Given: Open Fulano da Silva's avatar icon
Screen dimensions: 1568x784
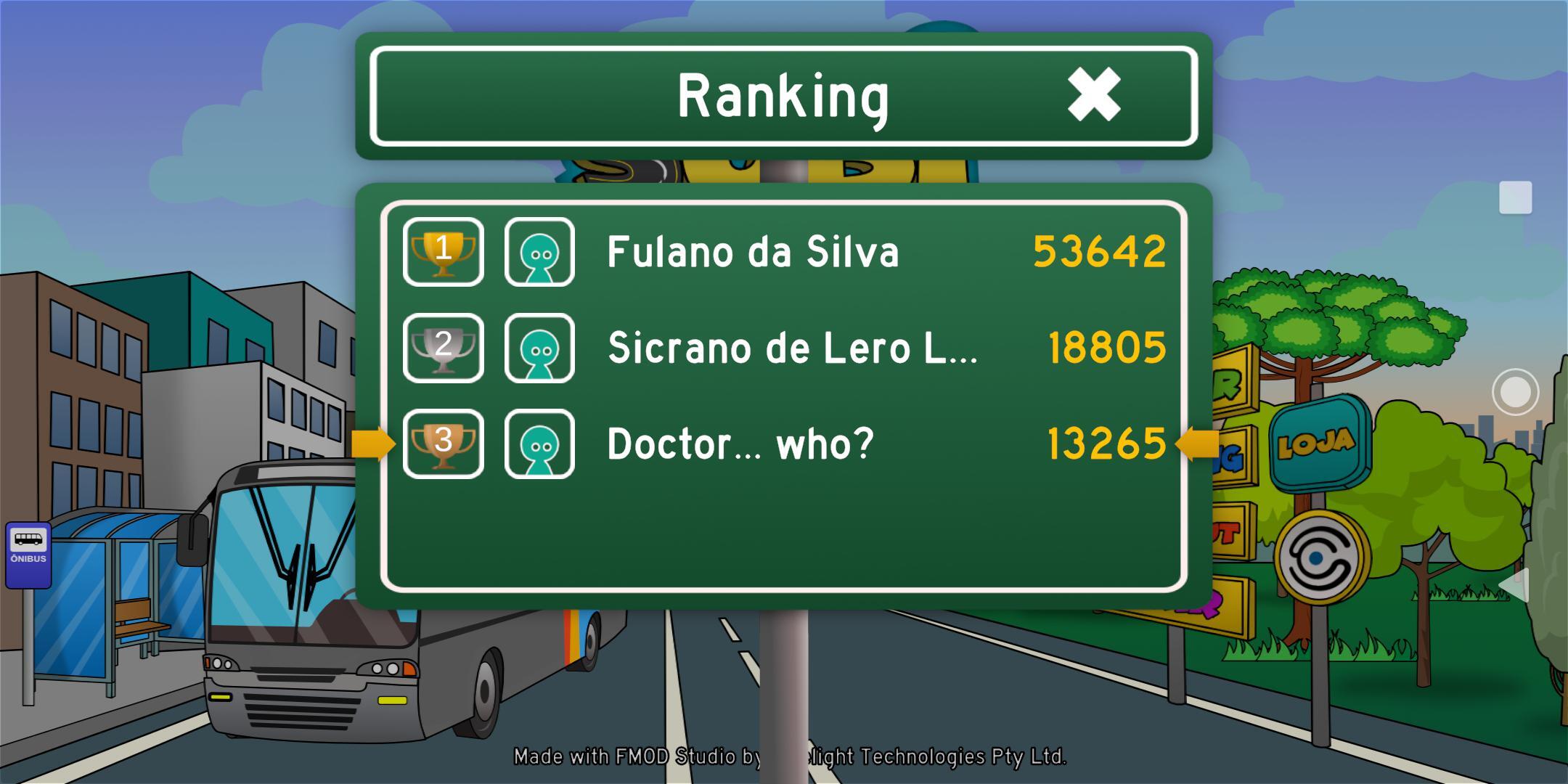Looking at the screenshot, I should coord(539,253).
